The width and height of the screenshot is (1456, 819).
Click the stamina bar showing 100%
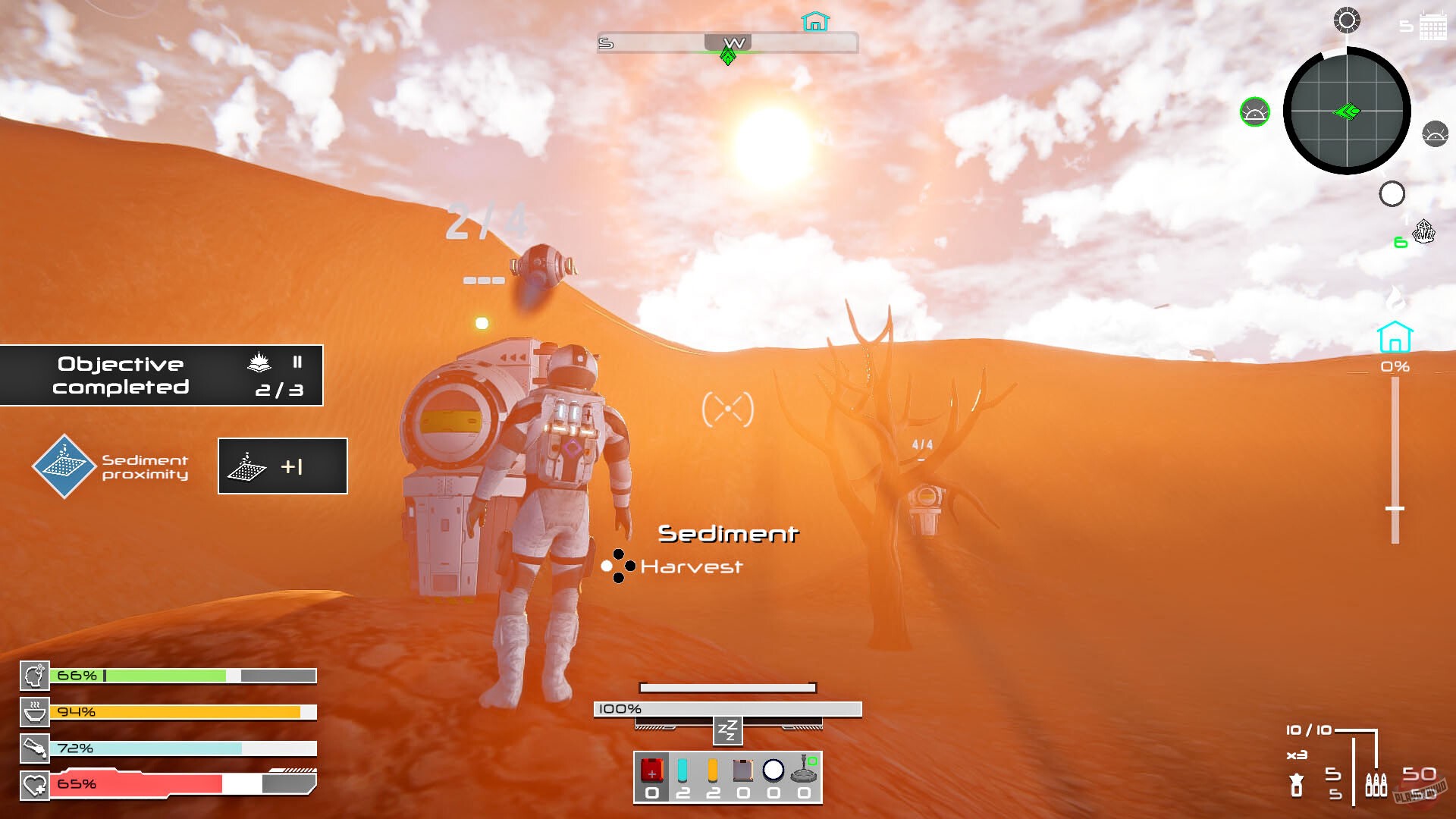tap(728, 709)
